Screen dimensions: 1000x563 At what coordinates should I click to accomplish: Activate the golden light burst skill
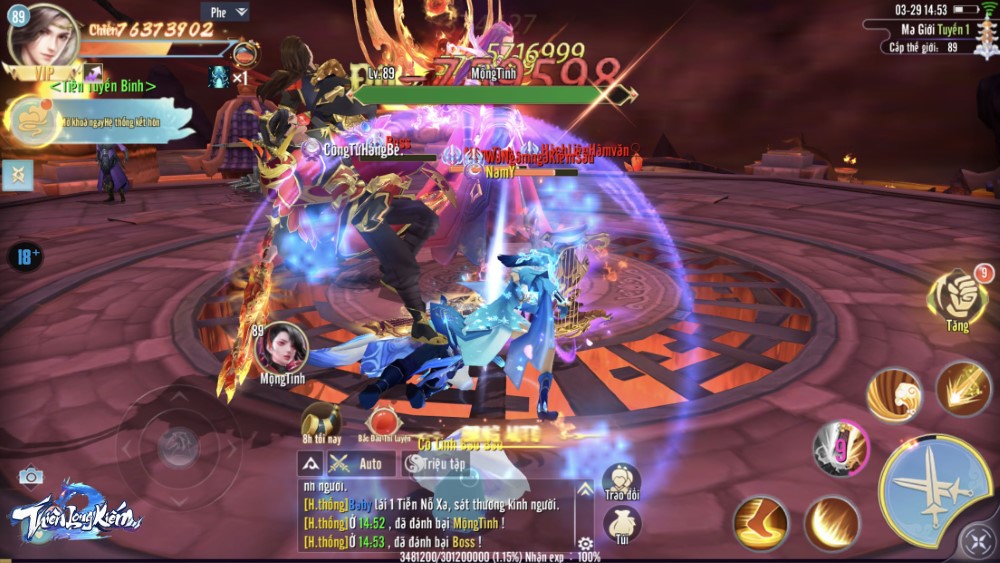pos(963,388)
